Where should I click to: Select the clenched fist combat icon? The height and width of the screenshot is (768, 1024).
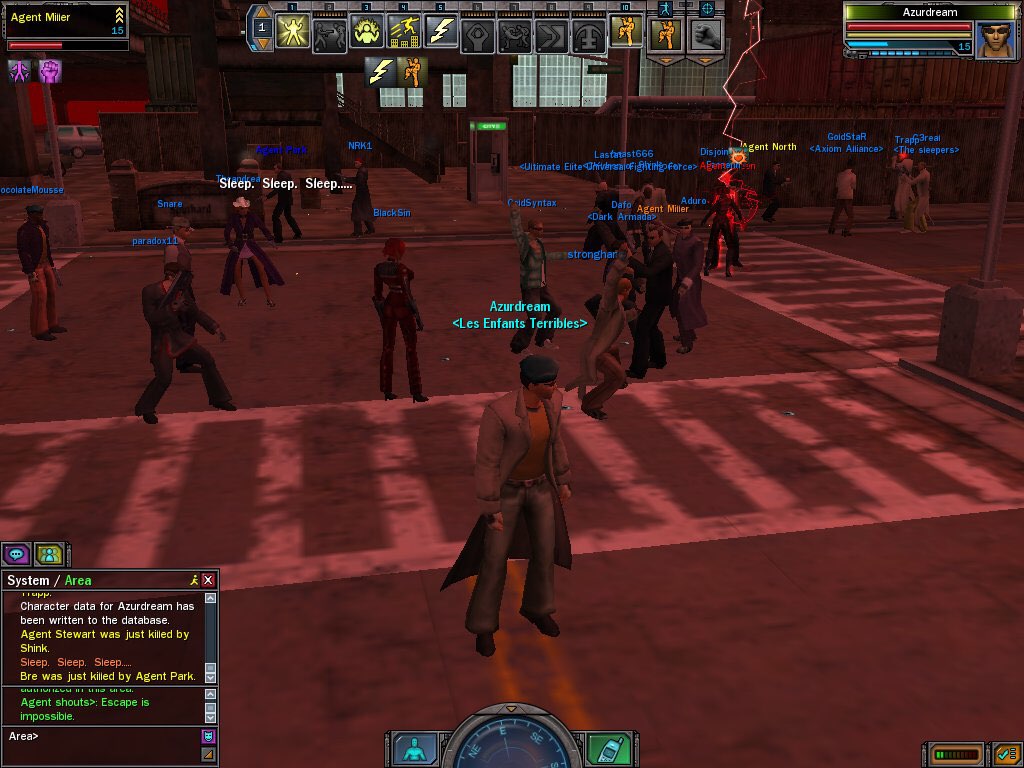[x=707, y=33]
